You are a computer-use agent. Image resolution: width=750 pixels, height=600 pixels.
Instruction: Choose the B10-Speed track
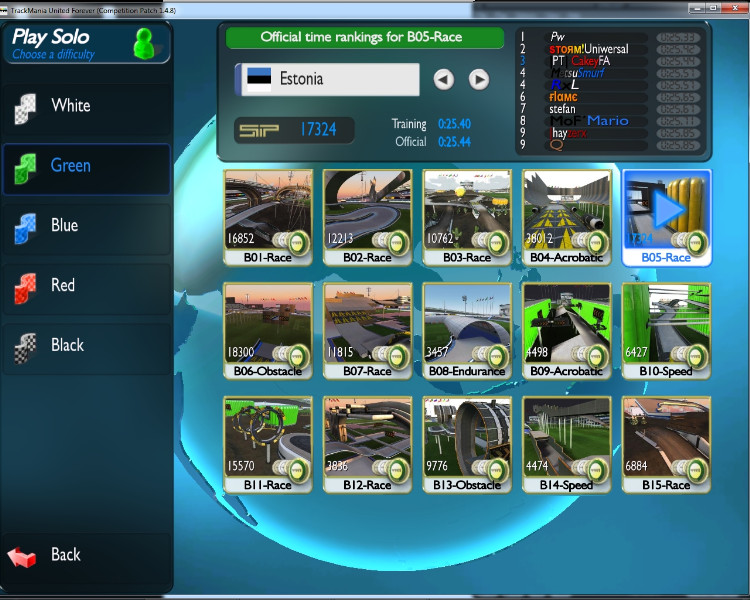click(x=667, y=330)
